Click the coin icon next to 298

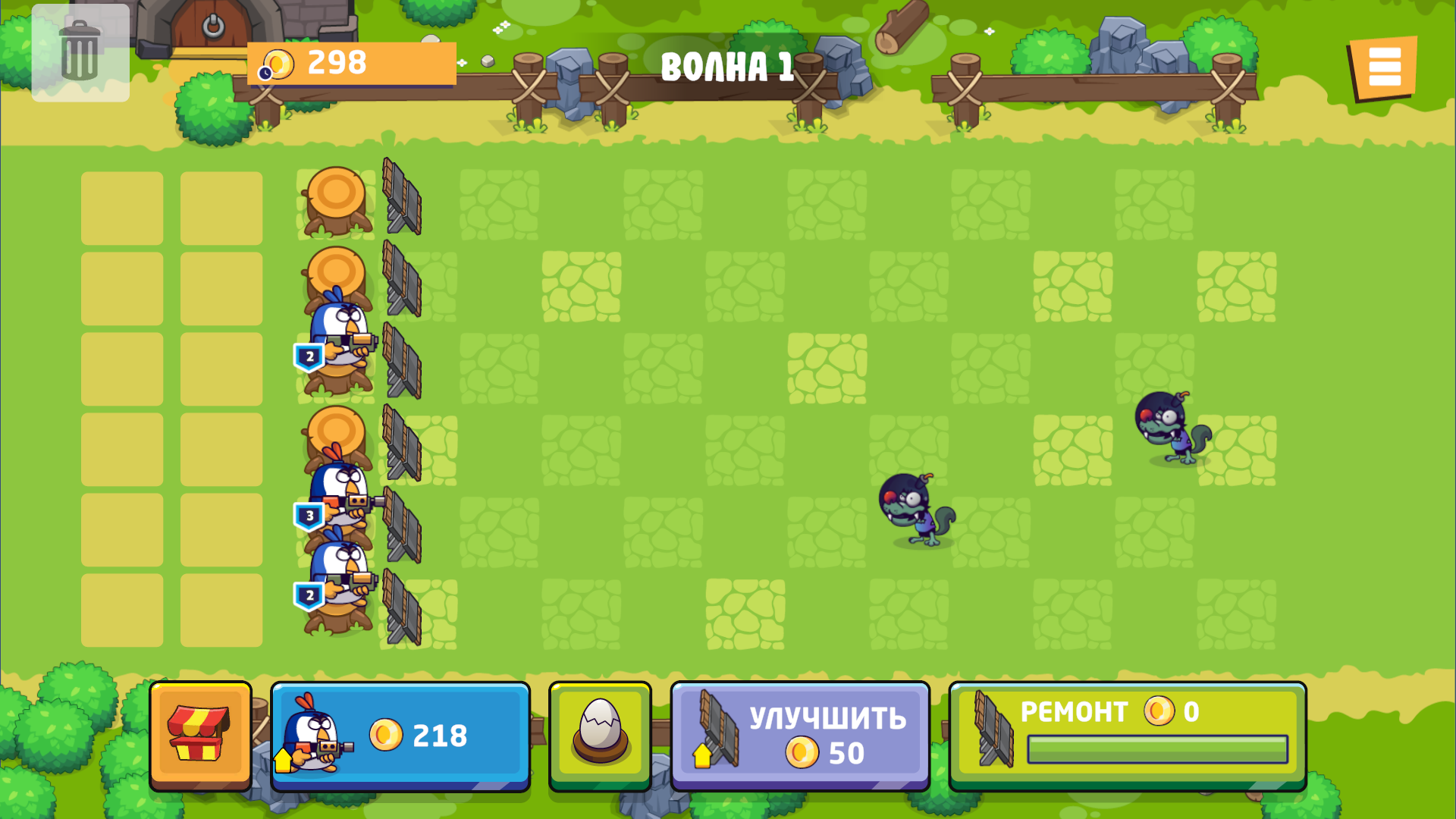click(278, 64)
